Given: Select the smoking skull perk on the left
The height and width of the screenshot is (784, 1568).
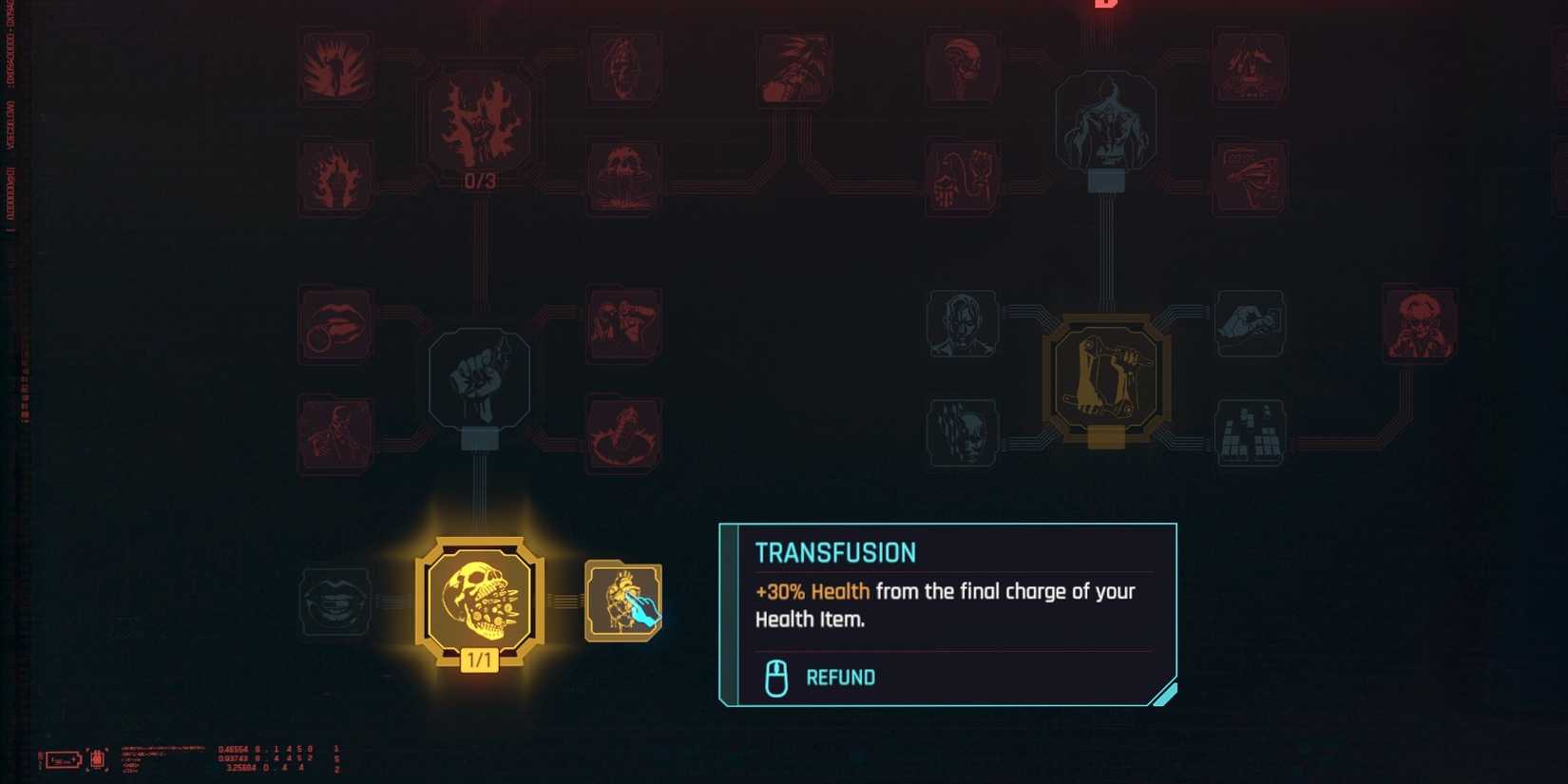Looking at the screenshot, I should (x=335, y=432).
